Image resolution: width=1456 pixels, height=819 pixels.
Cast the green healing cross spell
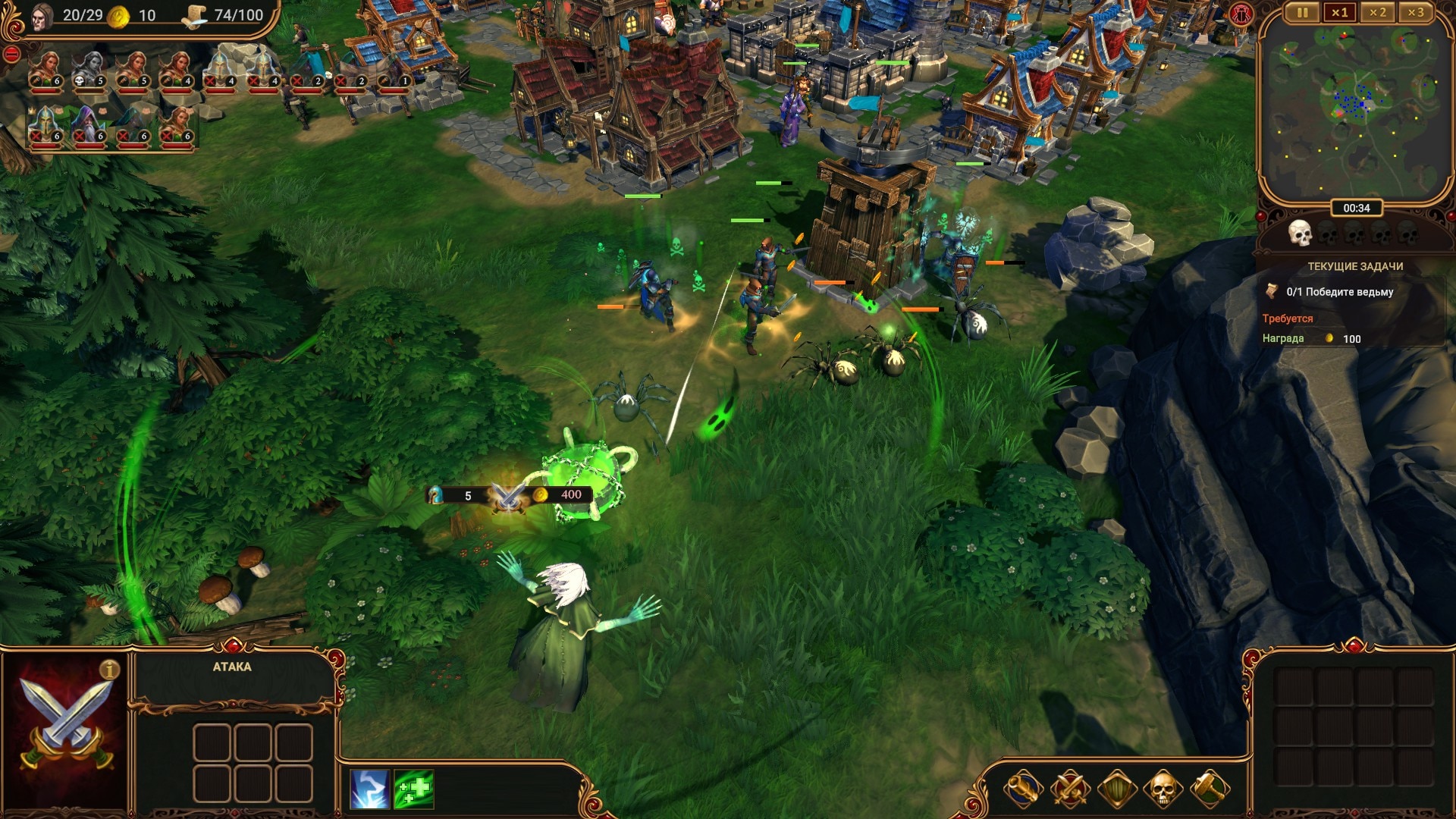[414, 789]
